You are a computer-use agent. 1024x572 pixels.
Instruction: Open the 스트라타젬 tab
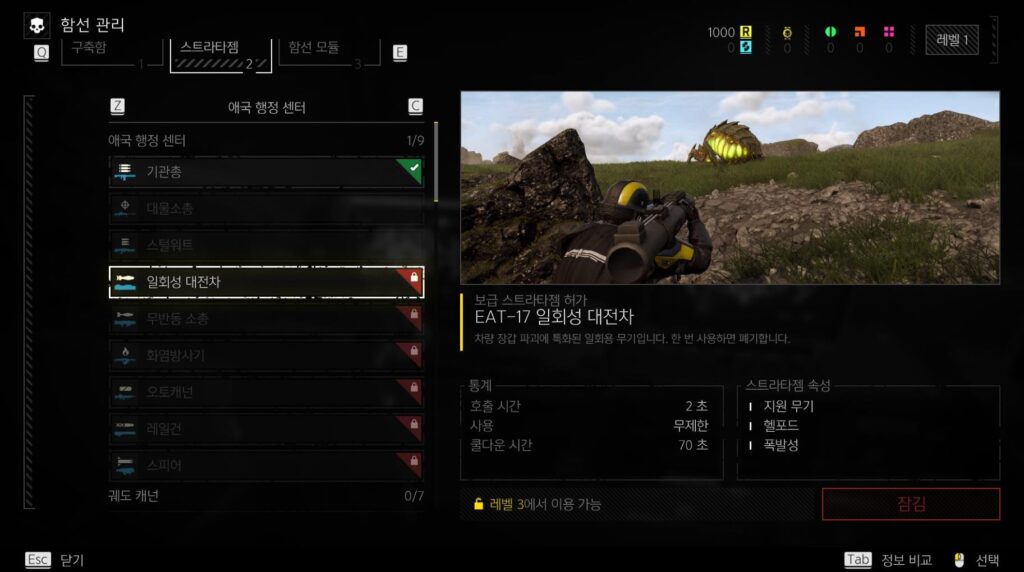tap(221, 52)
